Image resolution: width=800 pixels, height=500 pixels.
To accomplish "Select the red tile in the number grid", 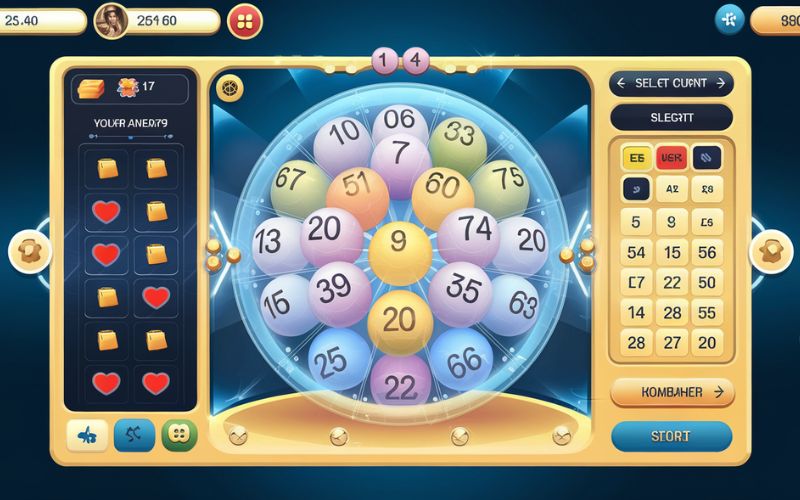I will [671, 157].
